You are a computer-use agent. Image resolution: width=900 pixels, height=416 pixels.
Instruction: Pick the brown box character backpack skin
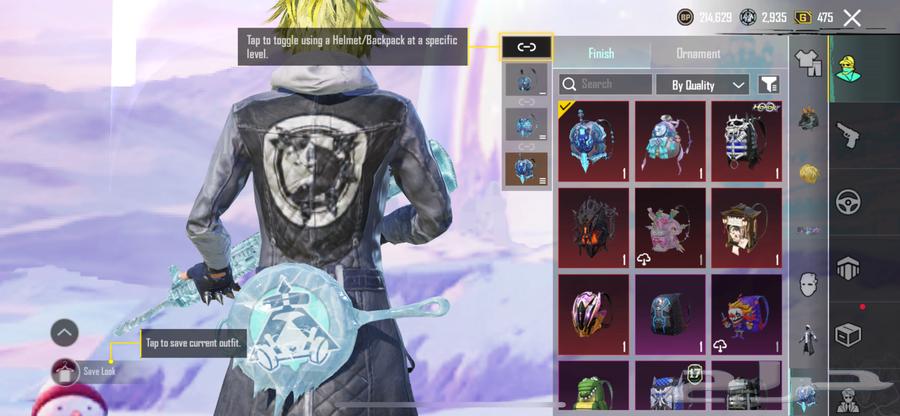[x=746, y=228]
